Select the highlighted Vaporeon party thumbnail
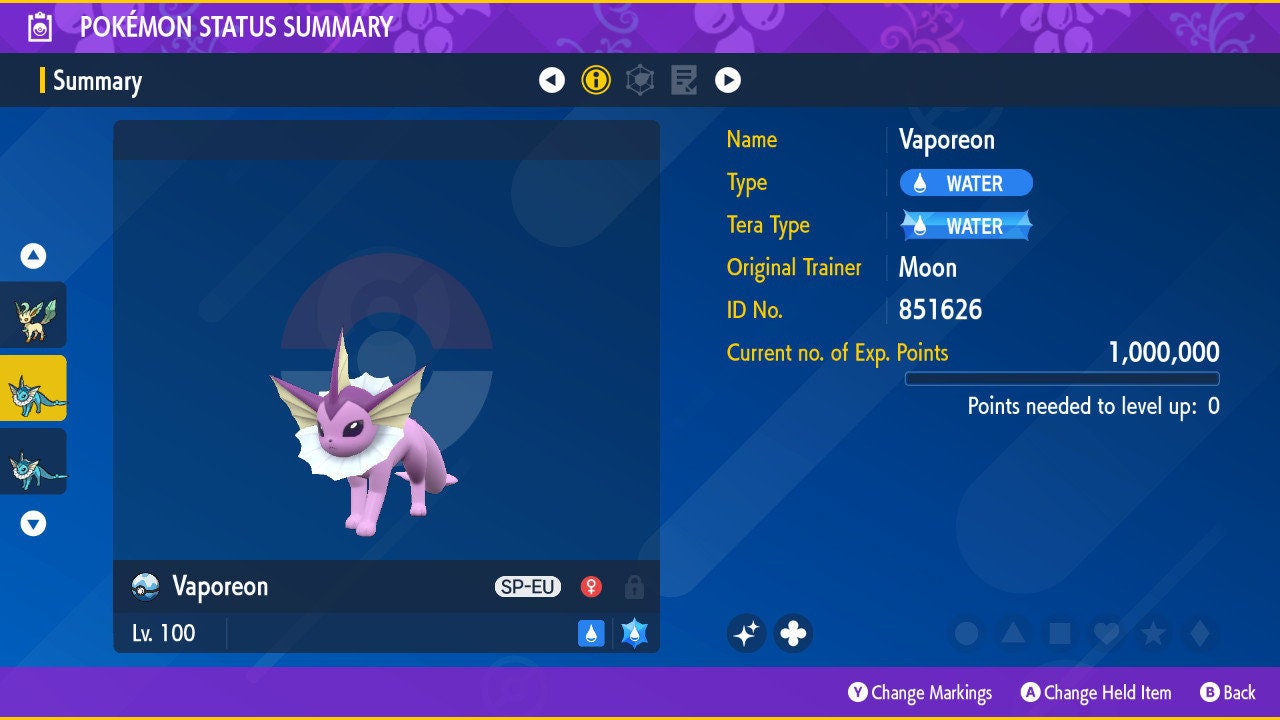 pyautogui.click(x=33, y=388)
